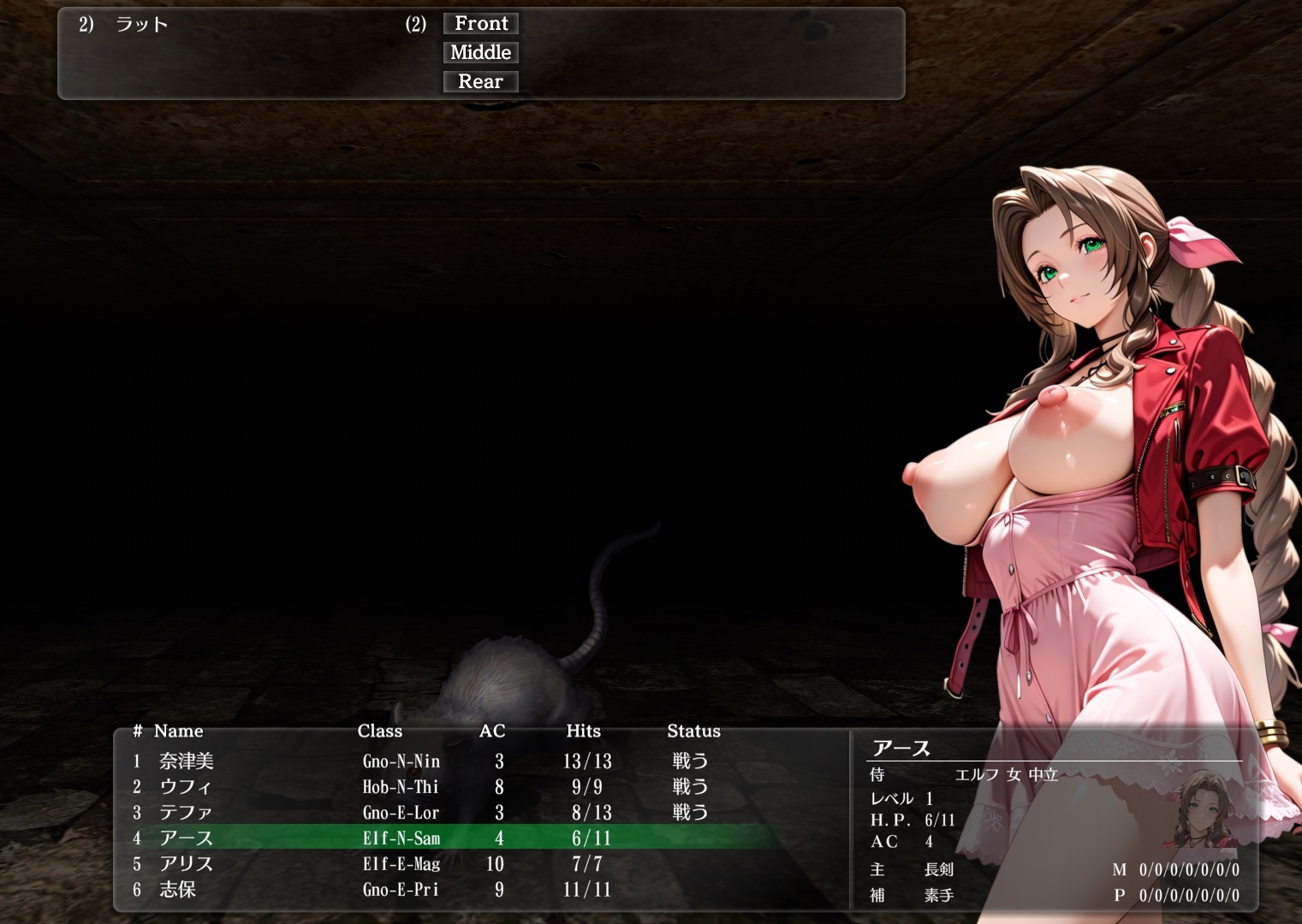Select party member アリス
Viewport: 1302px width, 924px height.
point(186,864)
